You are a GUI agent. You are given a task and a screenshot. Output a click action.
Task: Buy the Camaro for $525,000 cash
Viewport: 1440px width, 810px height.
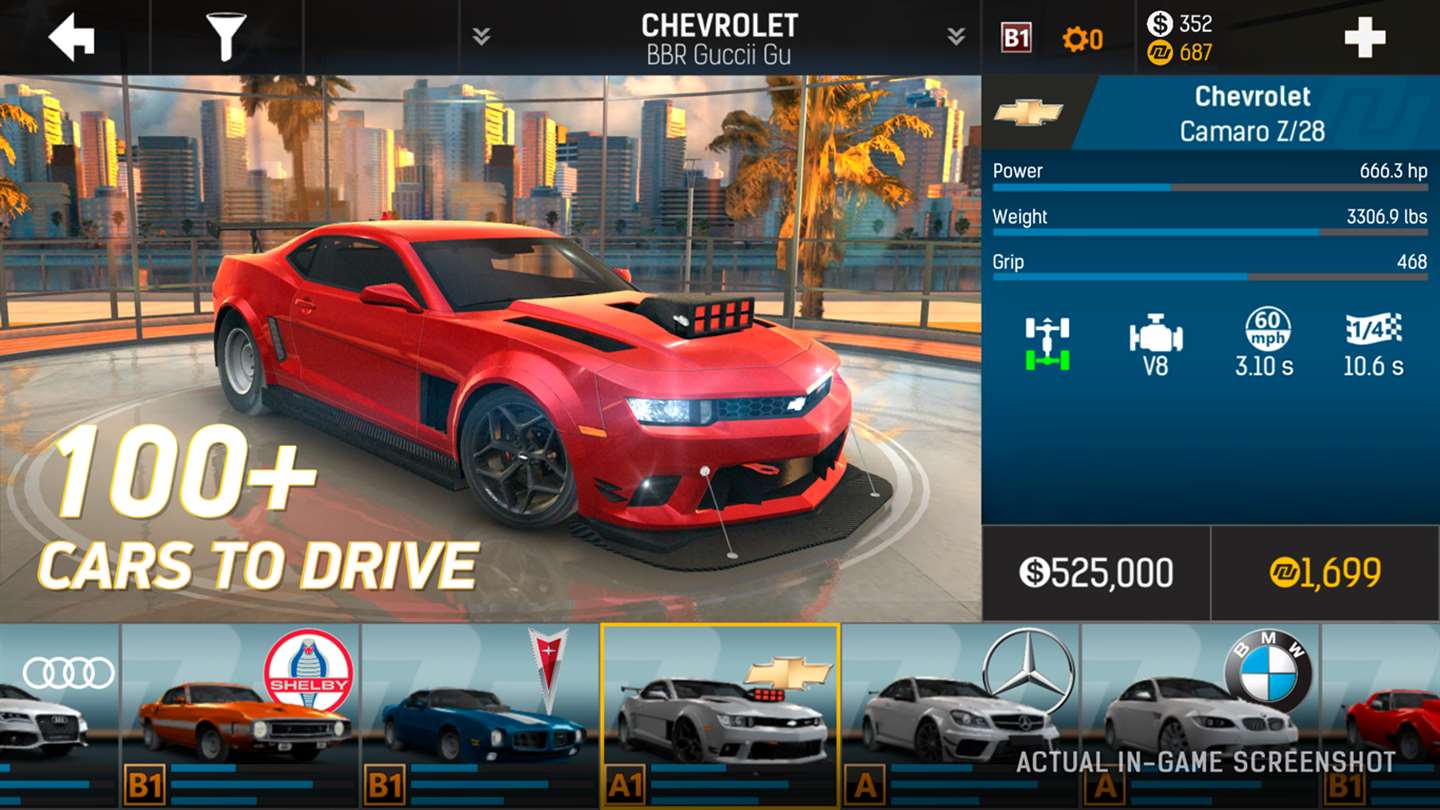pos(1096,573)
